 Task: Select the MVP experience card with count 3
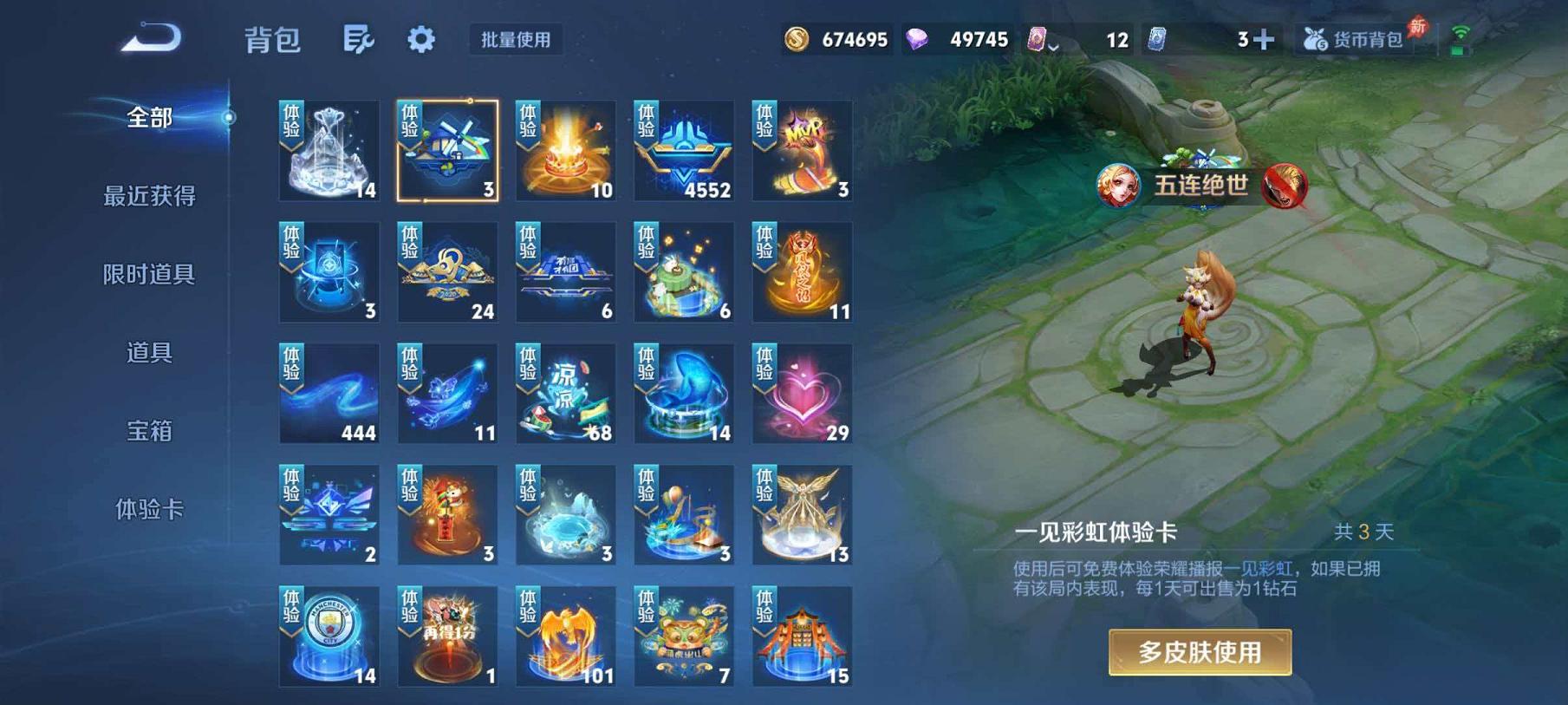(x=802, y=149)
